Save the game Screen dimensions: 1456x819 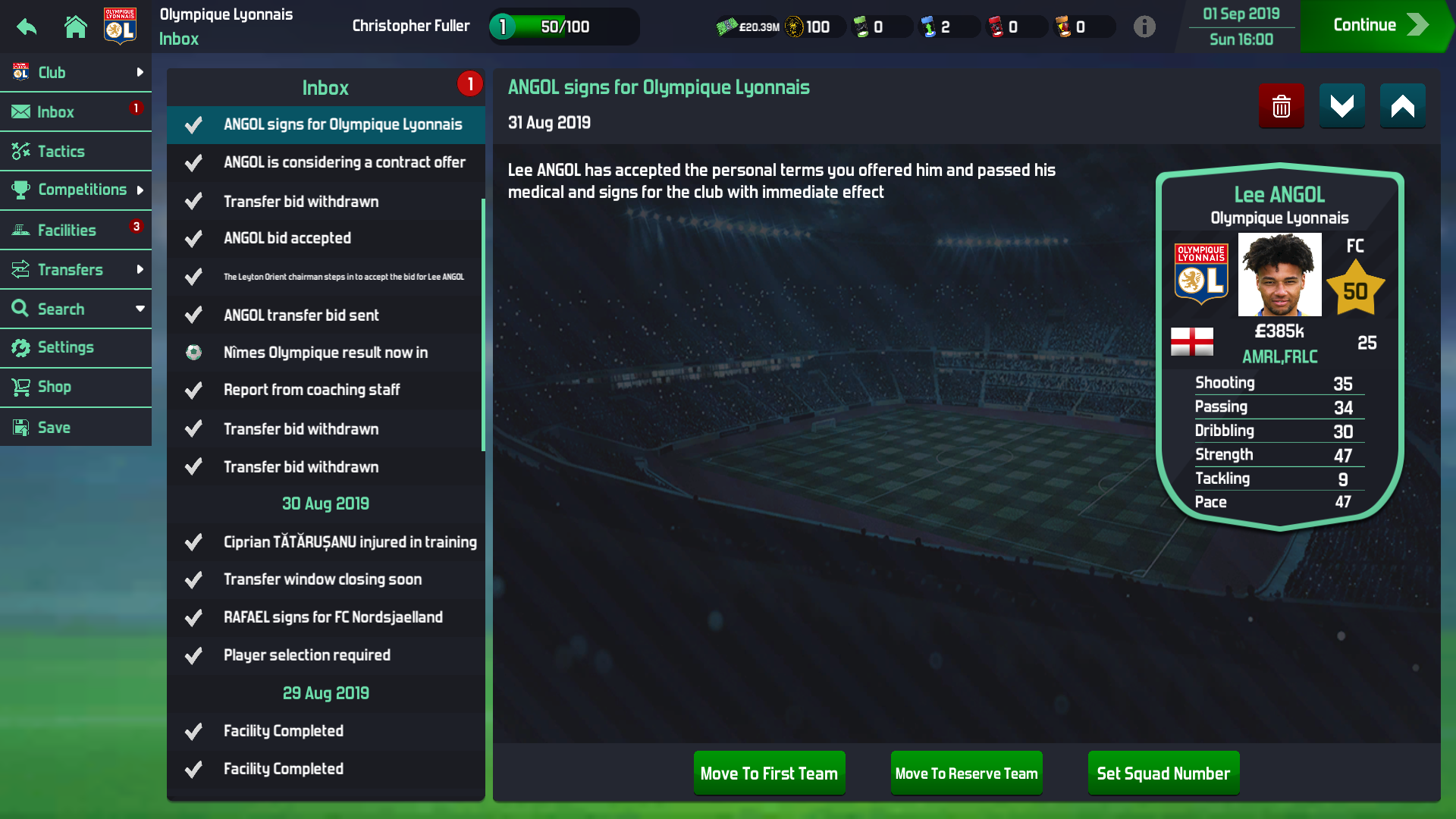(x=76, y=428)
